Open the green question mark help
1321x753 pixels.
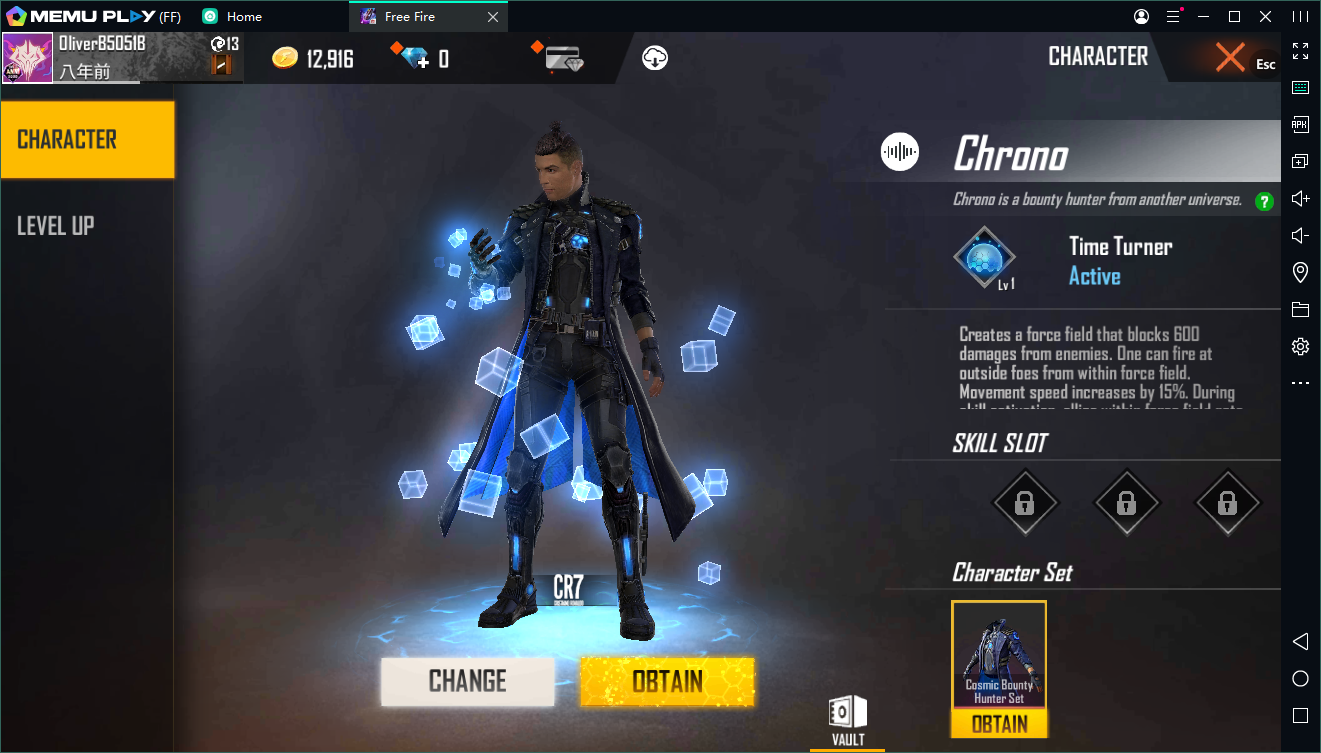1264,201
